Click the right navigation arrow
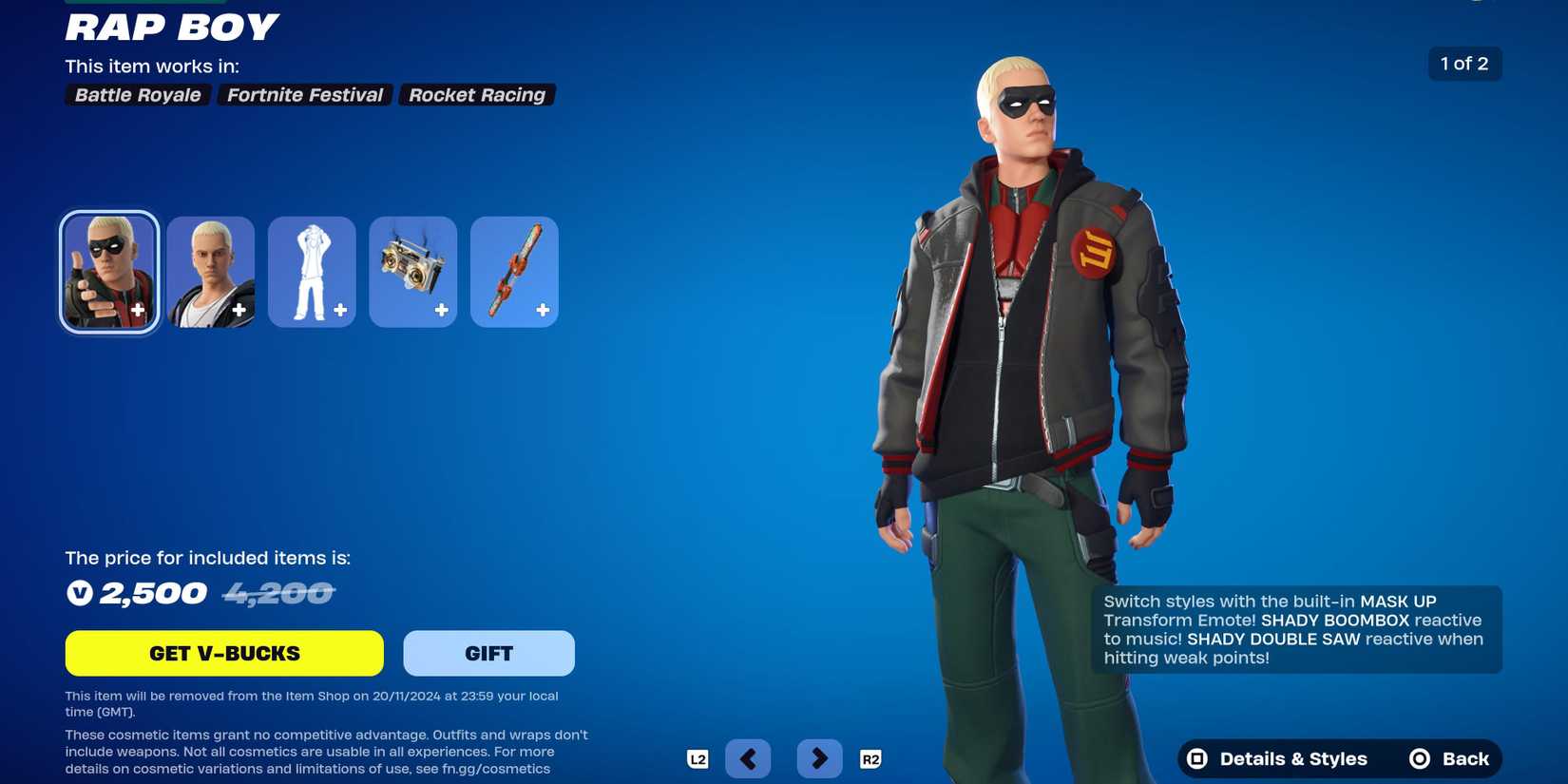Viewport: 1568px width, 784px height. 819,758
